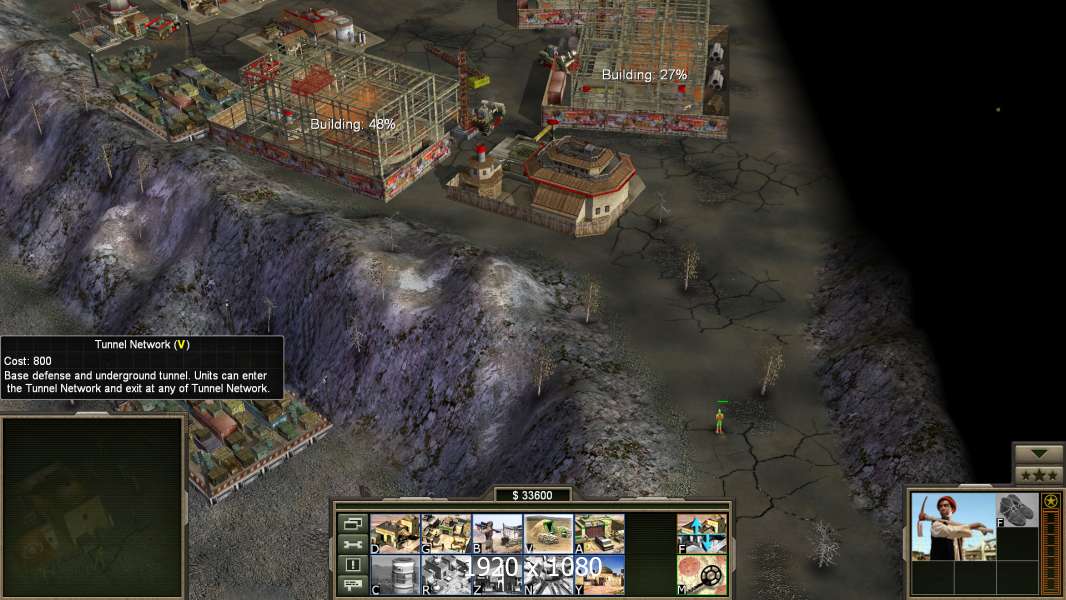Screen dimensions: 1066x600
Task: Click the minimap radar panel
Action: [93, 506]
